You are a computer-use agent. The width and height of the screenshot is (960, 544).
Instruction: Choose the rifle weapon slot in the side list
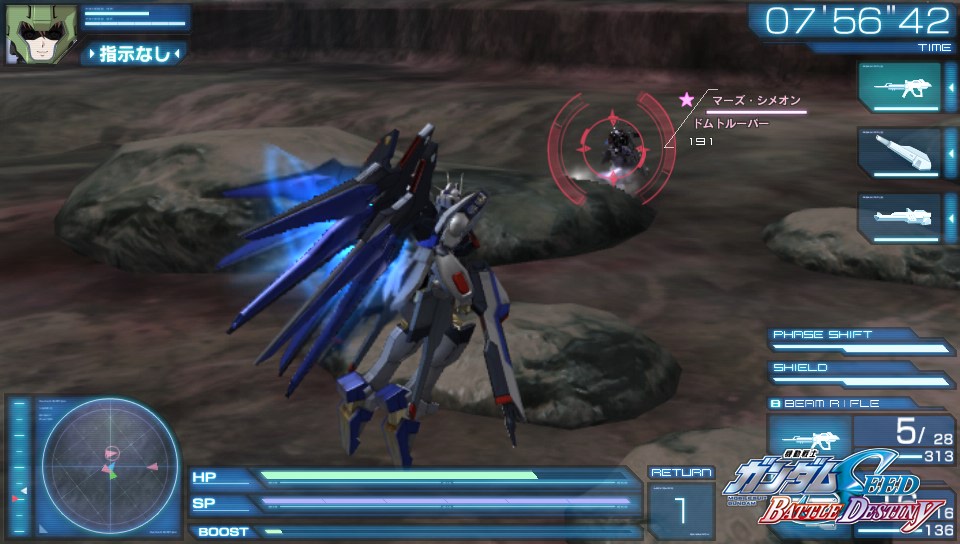coord(899,88)
